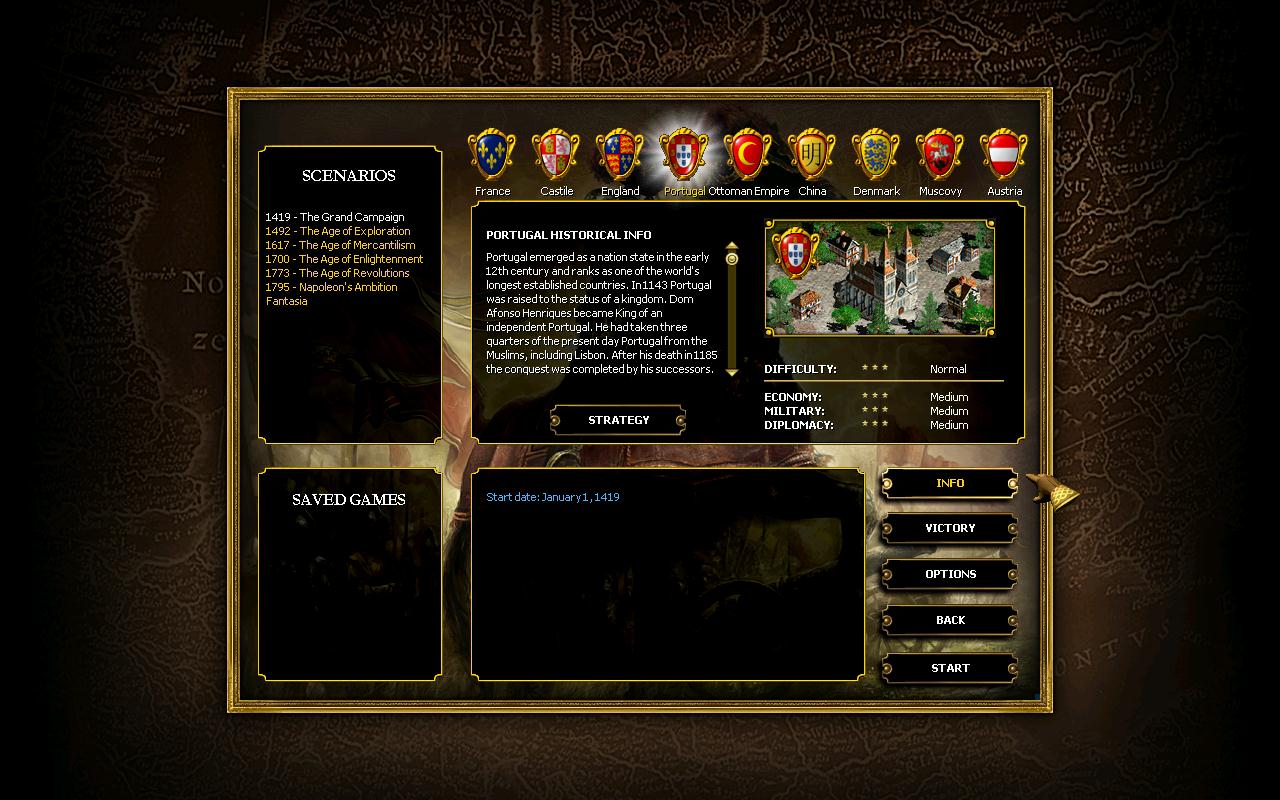
Task: Go Back to the previous menu
Action: coord(950,620)
